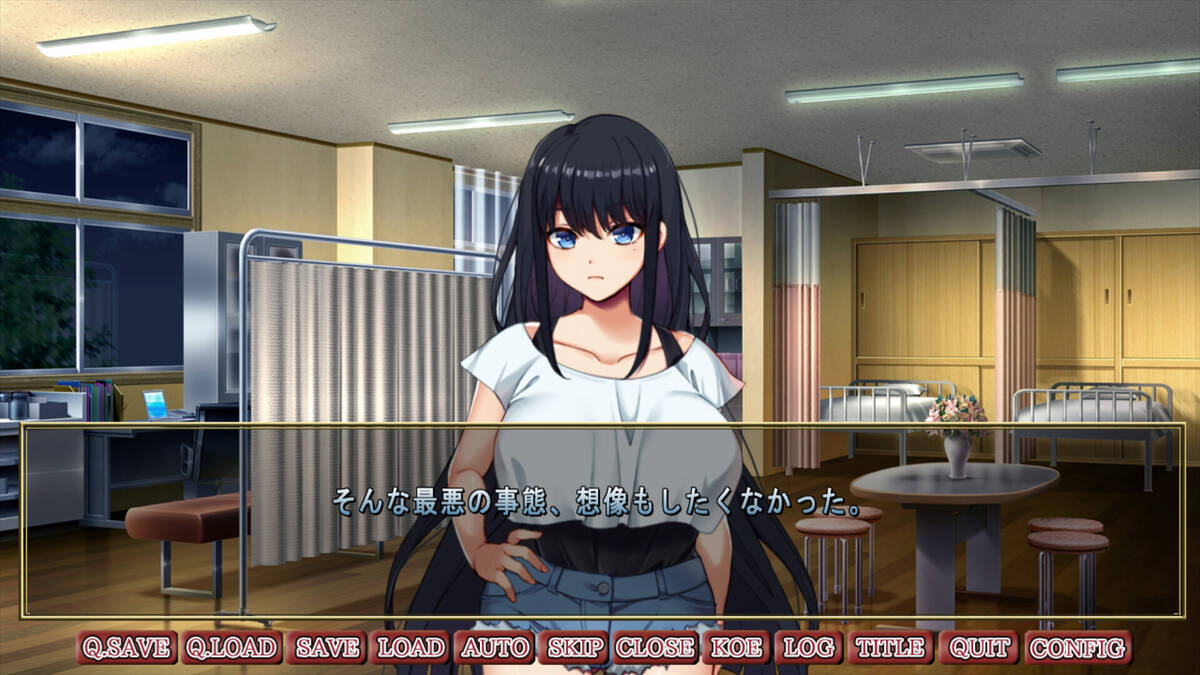This screenshot has width=1200, height=675.
Task: Enable AUTO text advance mode
Action: tap(495, 647)
